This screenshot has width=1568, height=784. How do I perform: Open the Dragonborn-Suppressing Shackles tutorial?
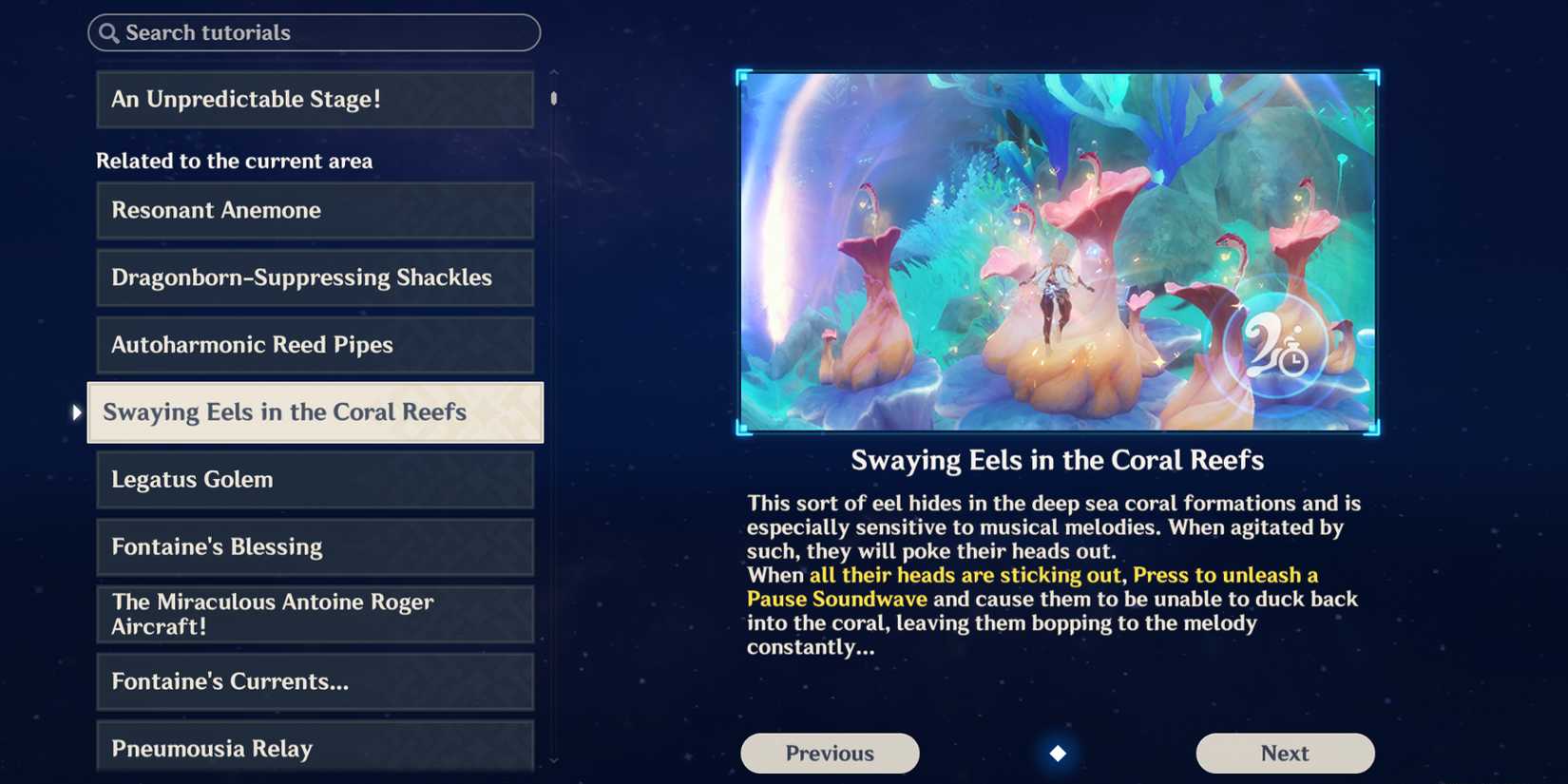click(315, 277)
